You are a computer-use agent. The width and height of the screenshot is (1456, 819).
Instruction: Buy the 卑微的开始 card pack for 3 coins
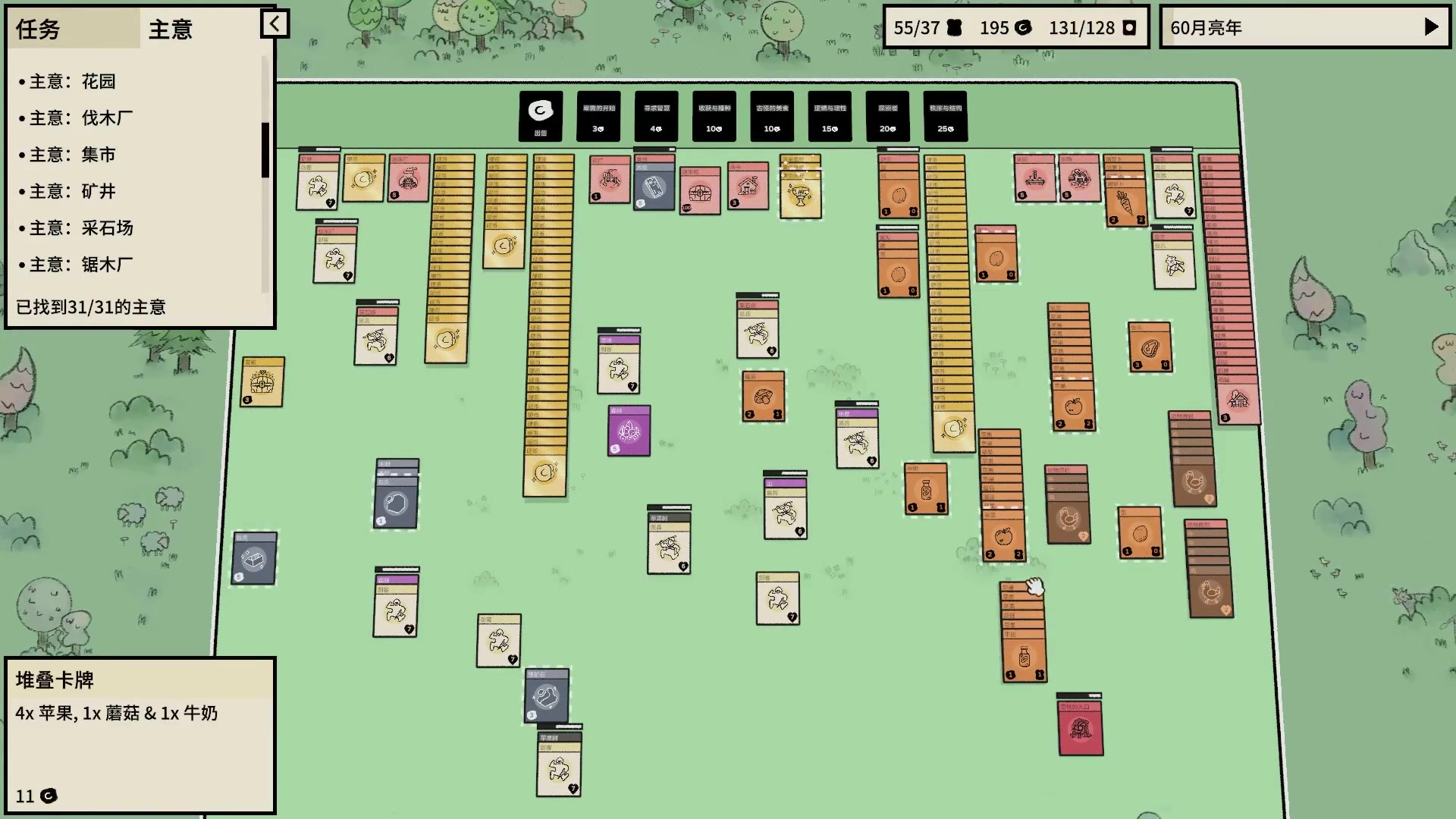[x=598, y=116]
